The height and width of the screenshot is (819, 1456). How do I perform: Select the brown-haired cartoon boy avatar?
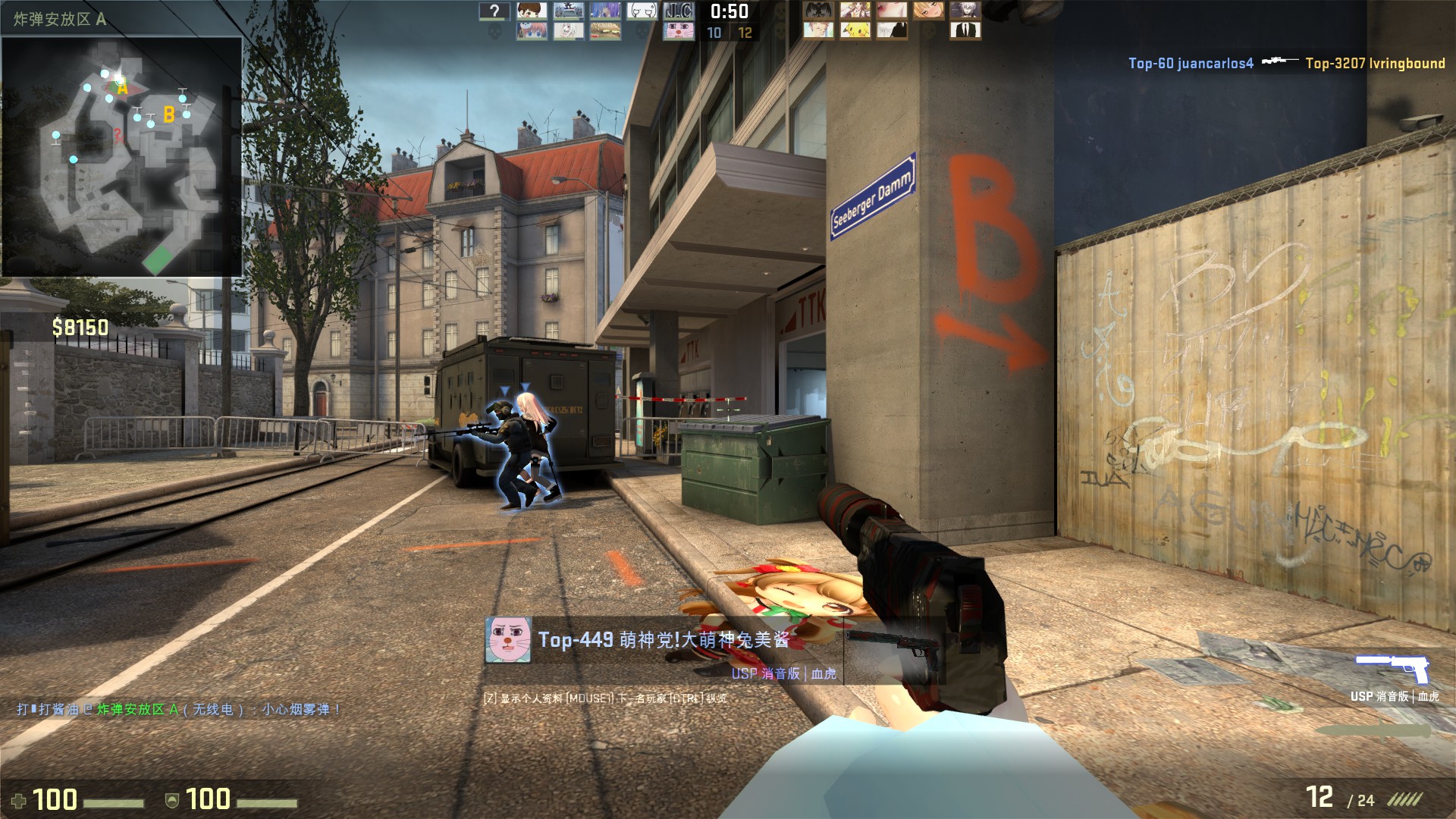(x=532, y=11)
